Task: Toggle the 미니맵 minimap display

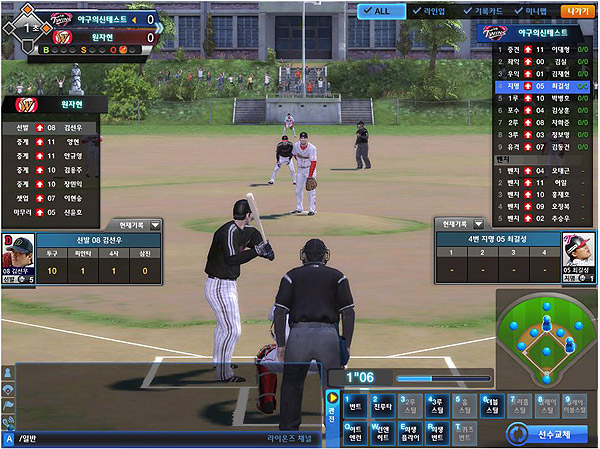Action: [529, 11]
